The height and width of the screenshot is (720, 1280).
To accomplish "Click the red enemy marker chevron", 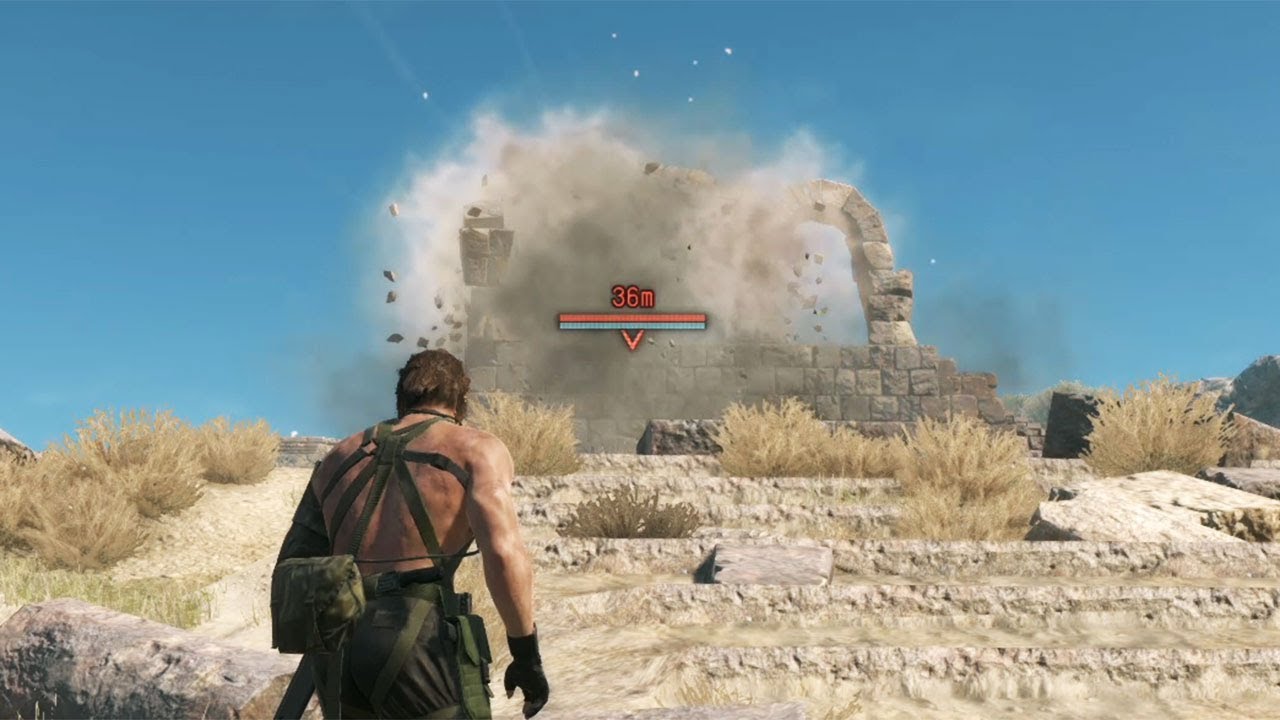I will (632, 340).
